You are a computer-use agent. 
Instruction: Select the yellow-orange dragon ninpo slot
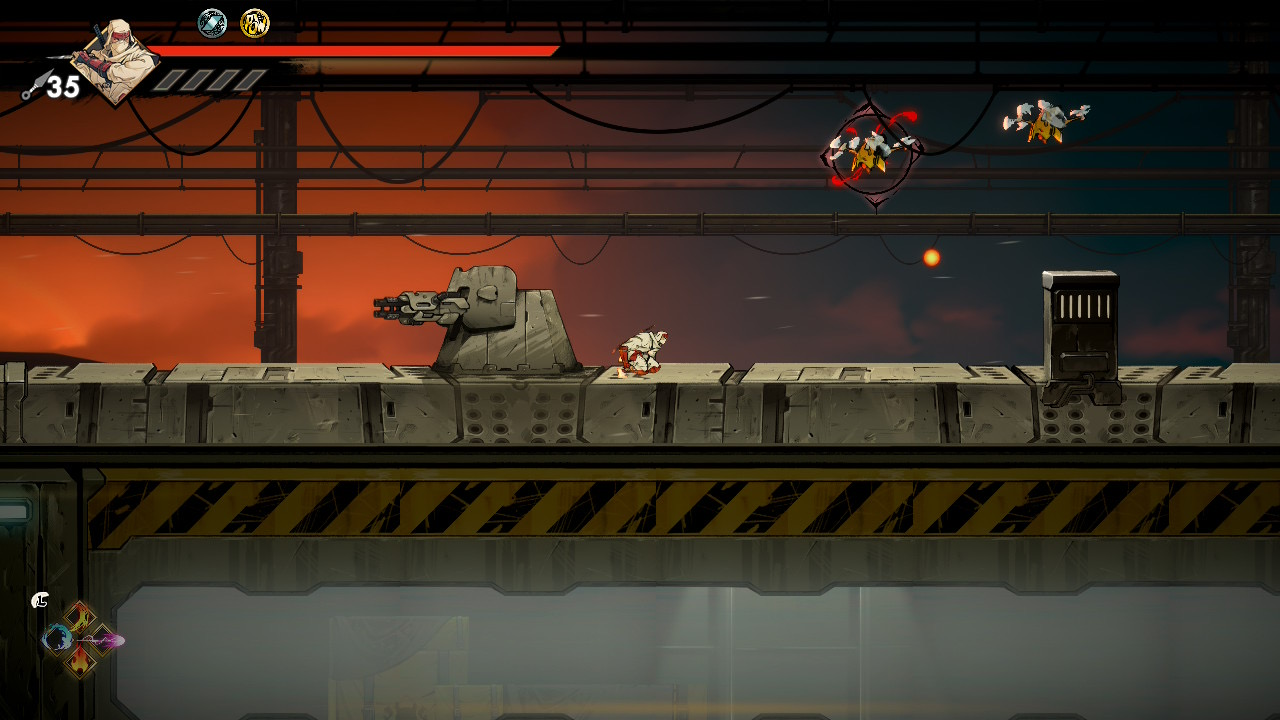pos(80,616)
